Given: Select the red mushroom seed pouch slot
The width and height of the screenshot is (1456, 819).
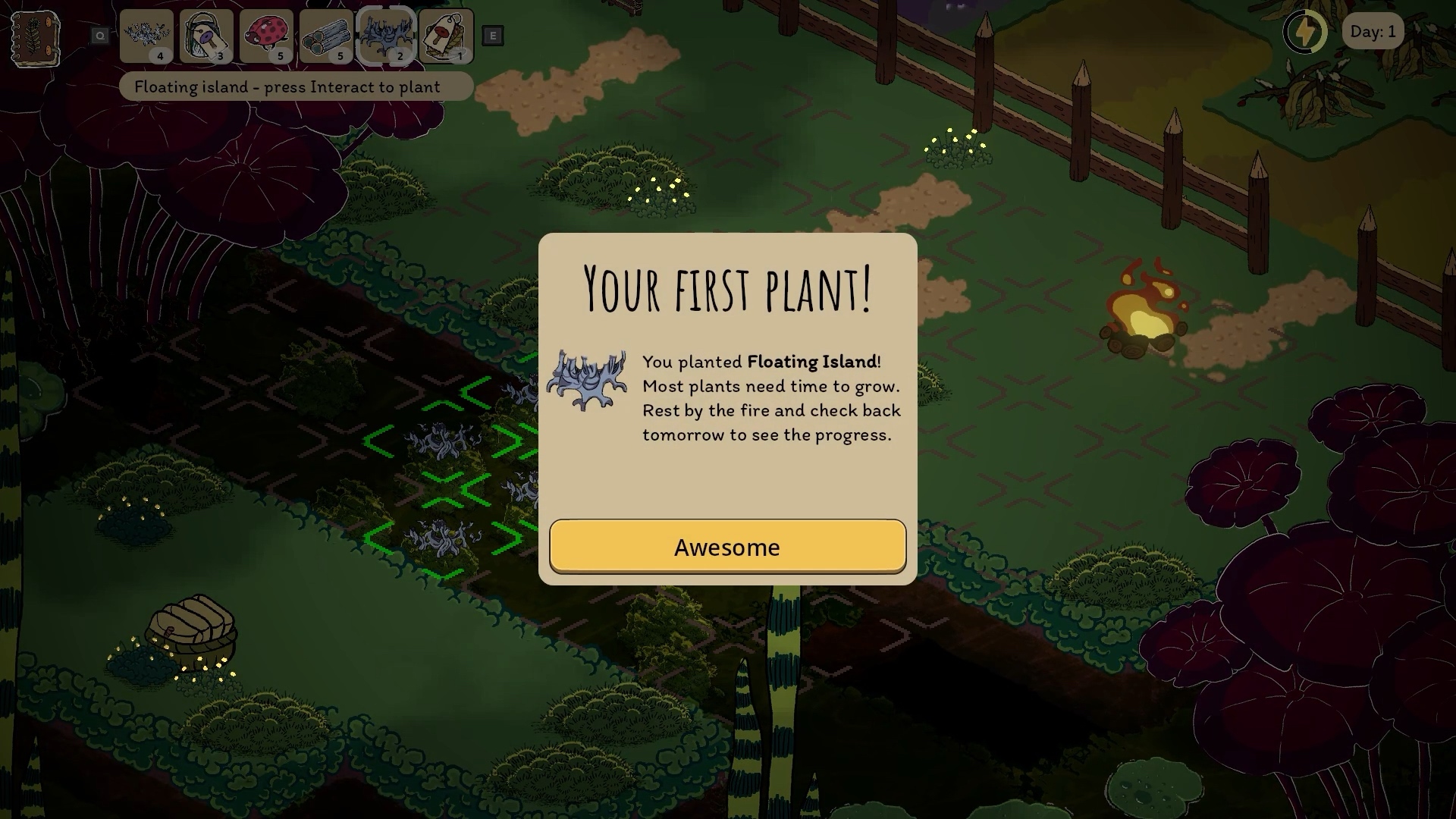Looking at the screenshot, I should tap(446, 36).
